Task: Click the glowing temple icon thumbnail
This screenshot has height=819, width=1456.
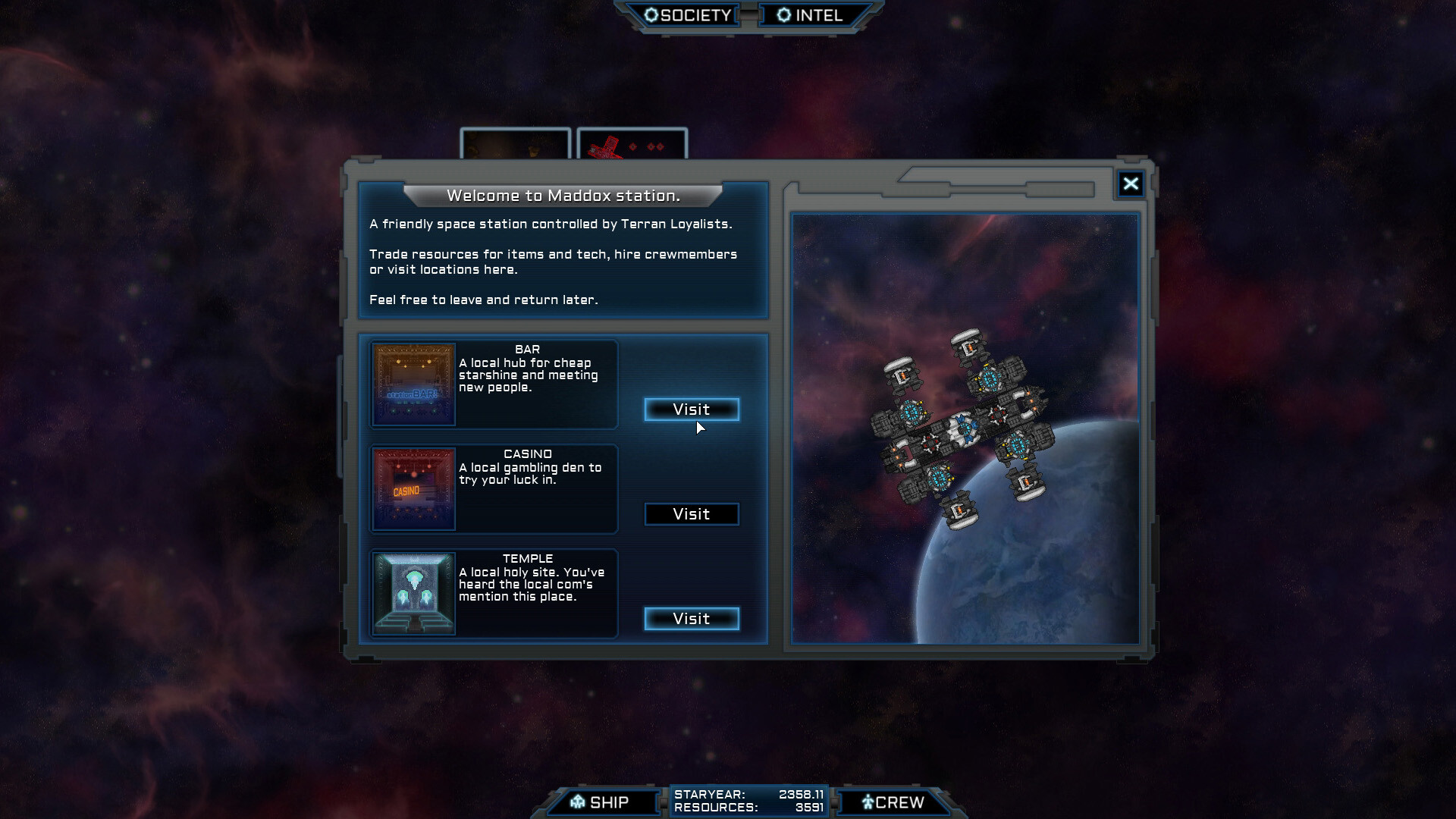Action: coord(413,594)
